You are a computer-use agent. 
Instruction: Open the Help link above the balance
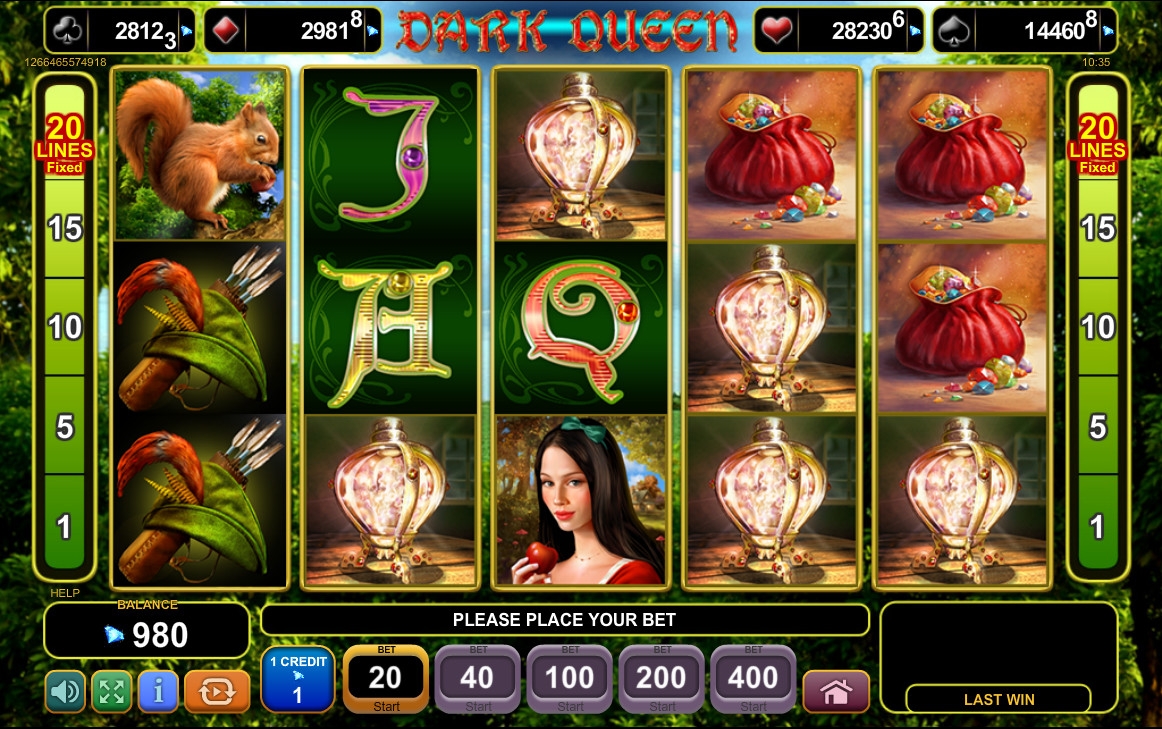pos(63,594)
